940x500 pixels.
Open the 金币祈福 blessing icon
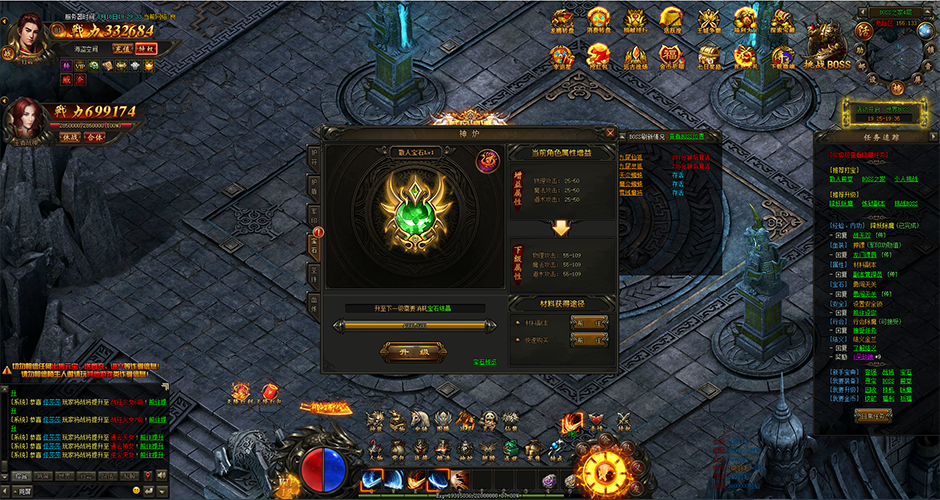pos(671,54)
